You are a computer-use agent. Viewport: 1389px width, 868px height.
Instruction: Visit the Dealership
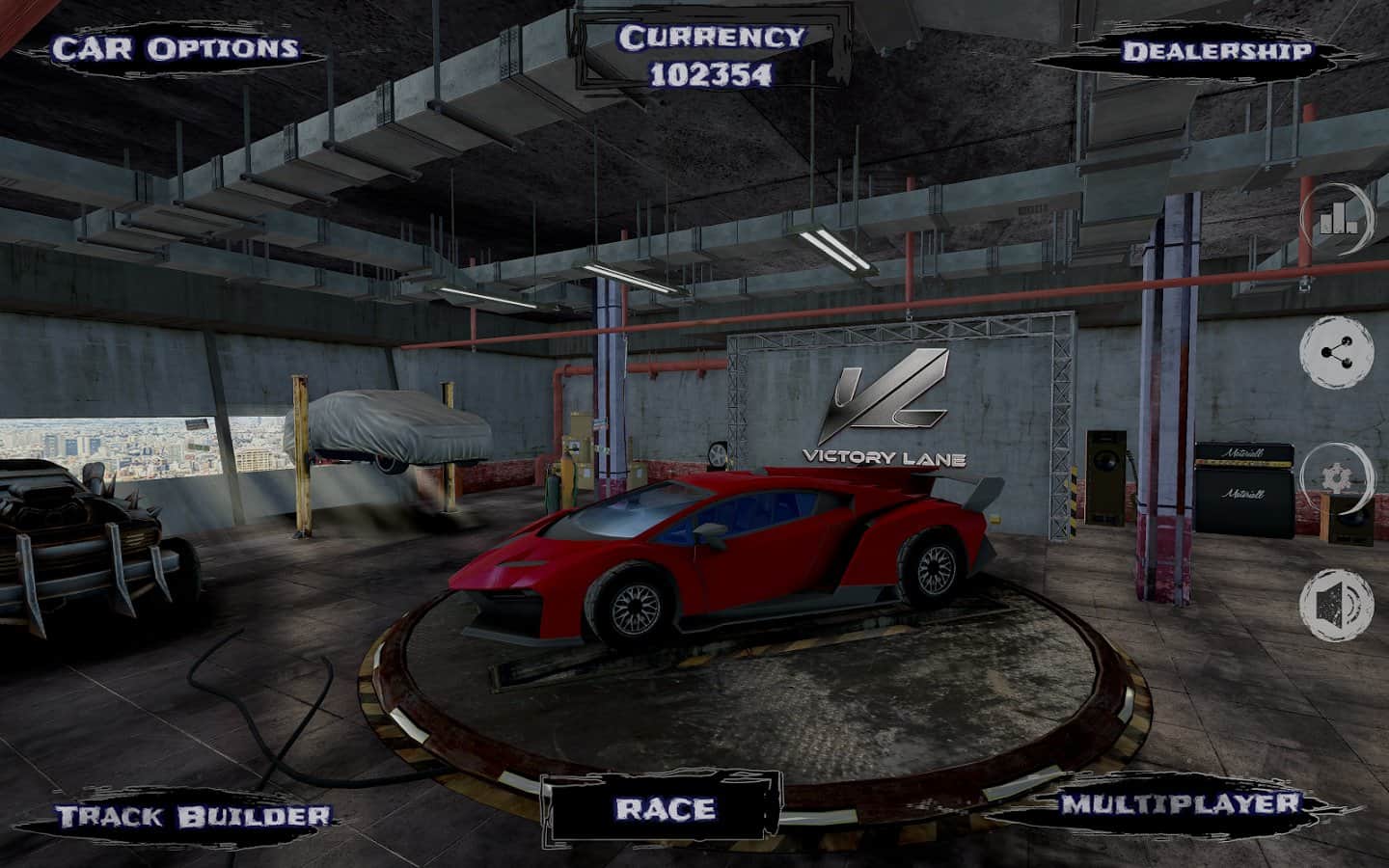pyautogui.click(x=1215, y=51)
